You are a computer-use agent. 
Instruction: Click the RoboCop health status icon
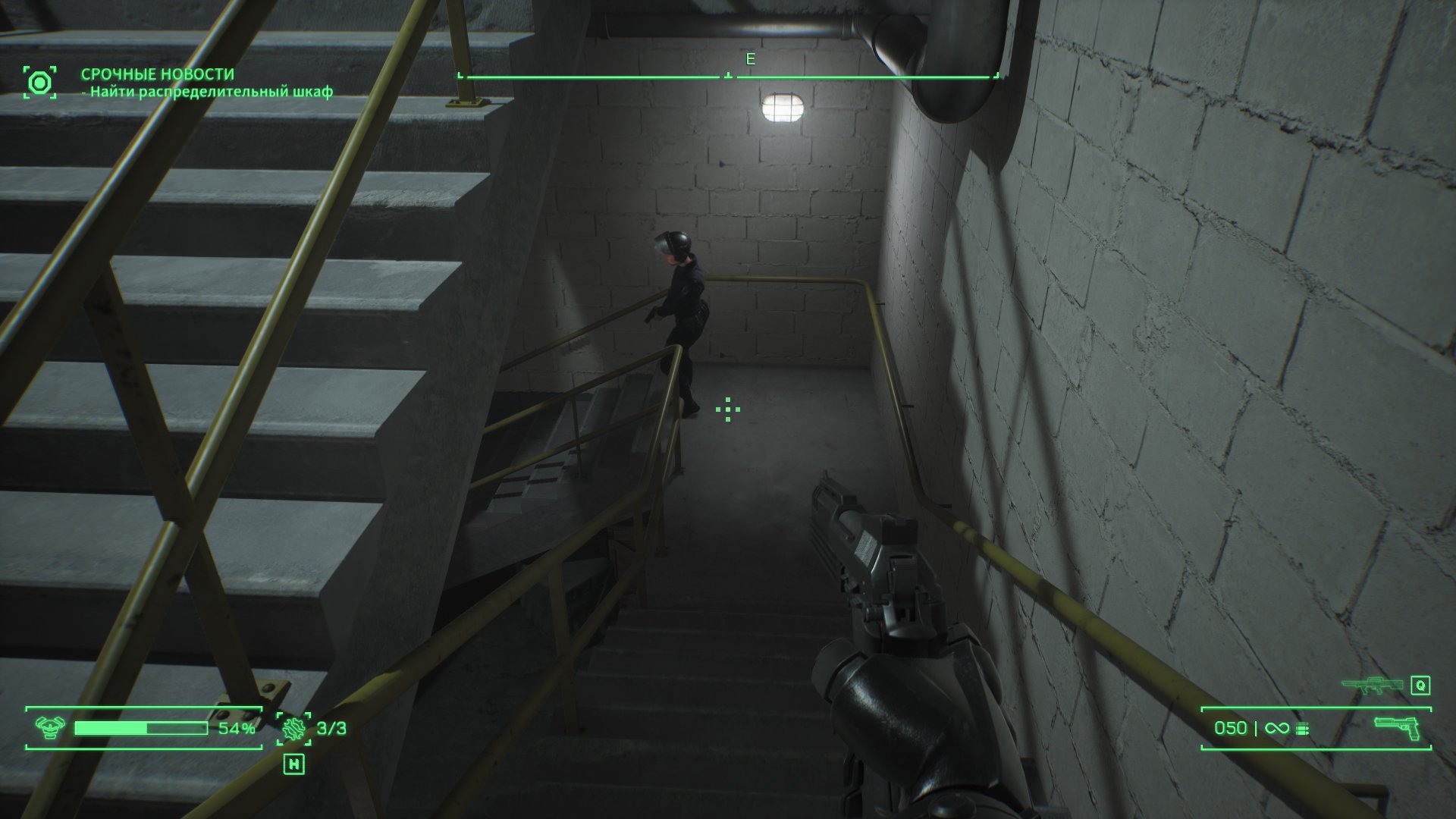pyautogui.click(x=50, y=728)
